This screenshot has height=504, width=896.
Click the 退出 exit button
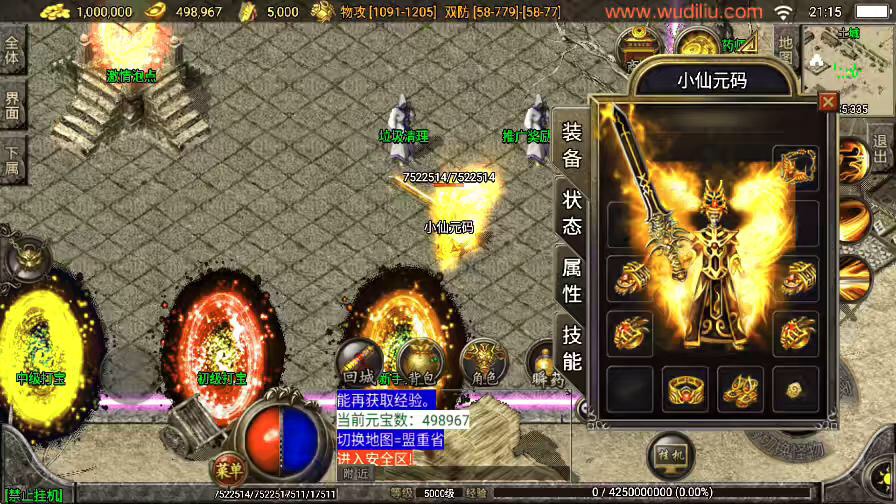coord(880,150)
